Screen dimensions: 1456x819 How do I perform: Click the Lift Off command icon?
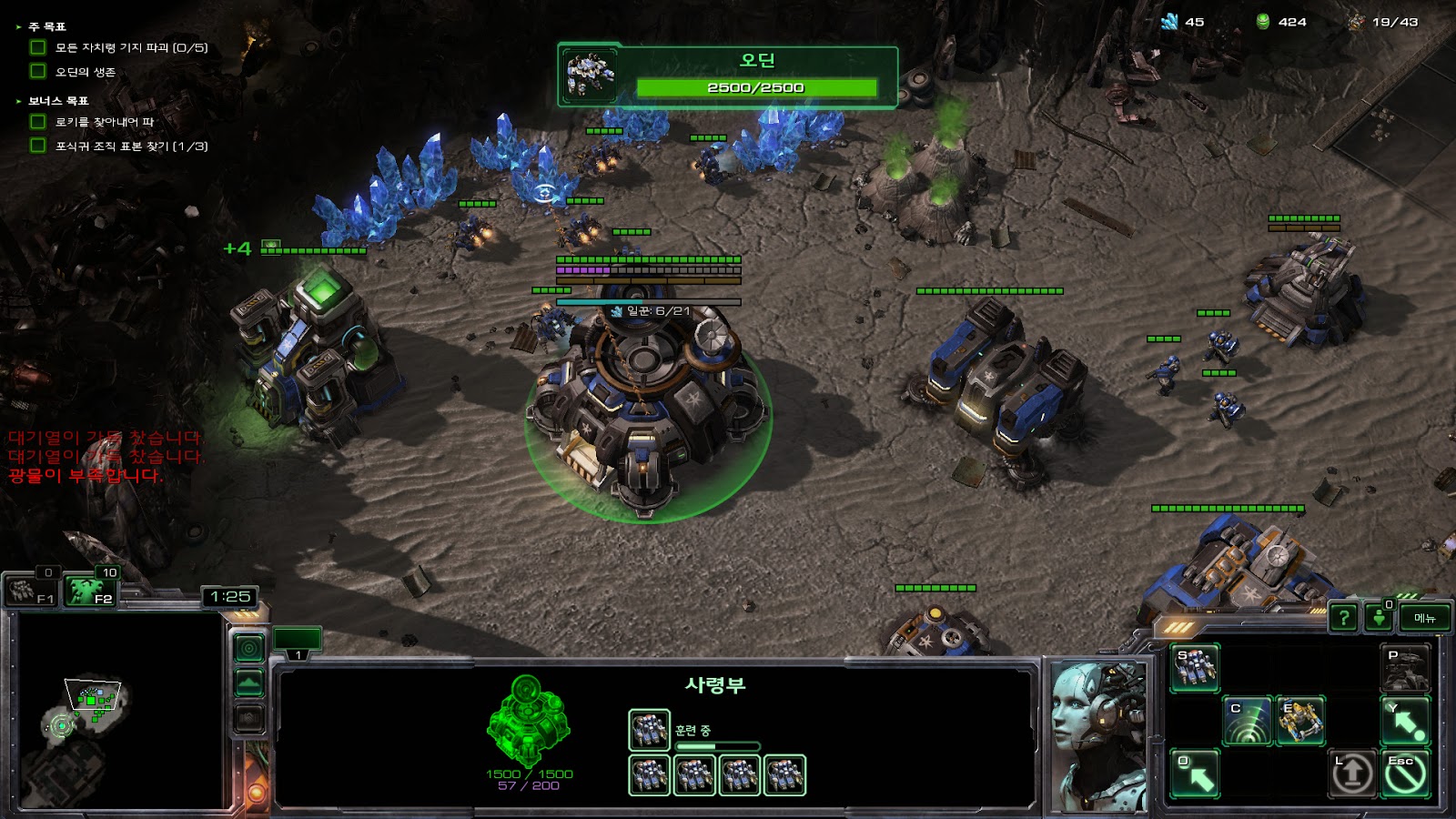[1352, 773]
